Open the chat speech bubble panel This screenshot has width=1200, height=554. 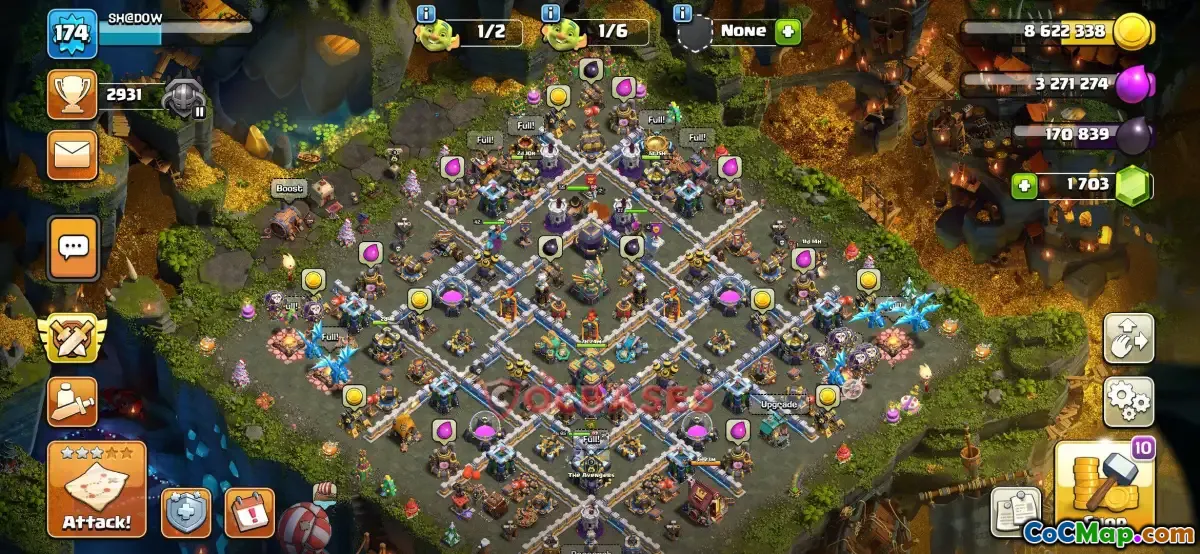(x=73, y=246)
